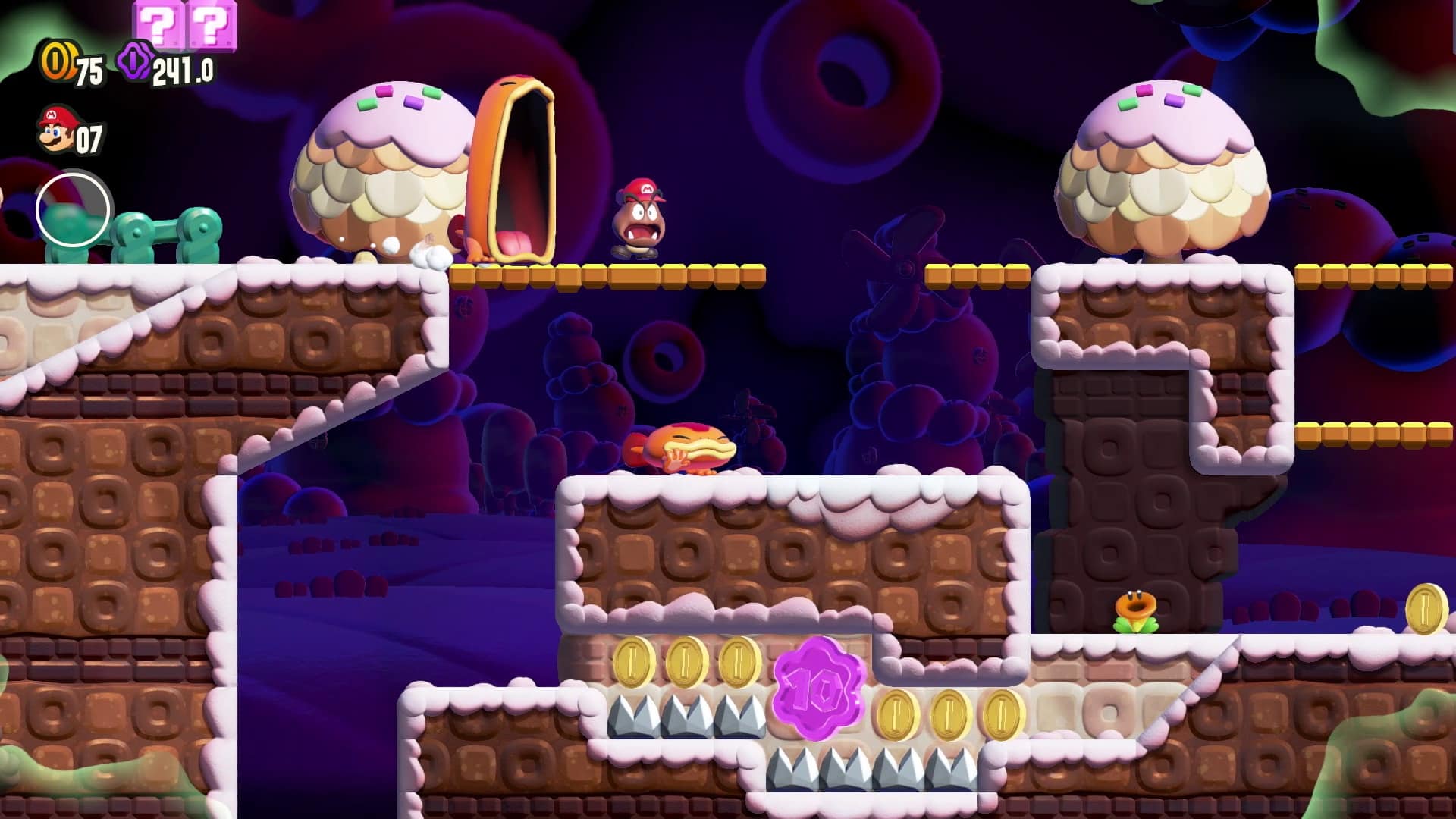This screenshot has height=819, width=1456.
Task: Click the lives count reading 07
Action: pos(87,136)
